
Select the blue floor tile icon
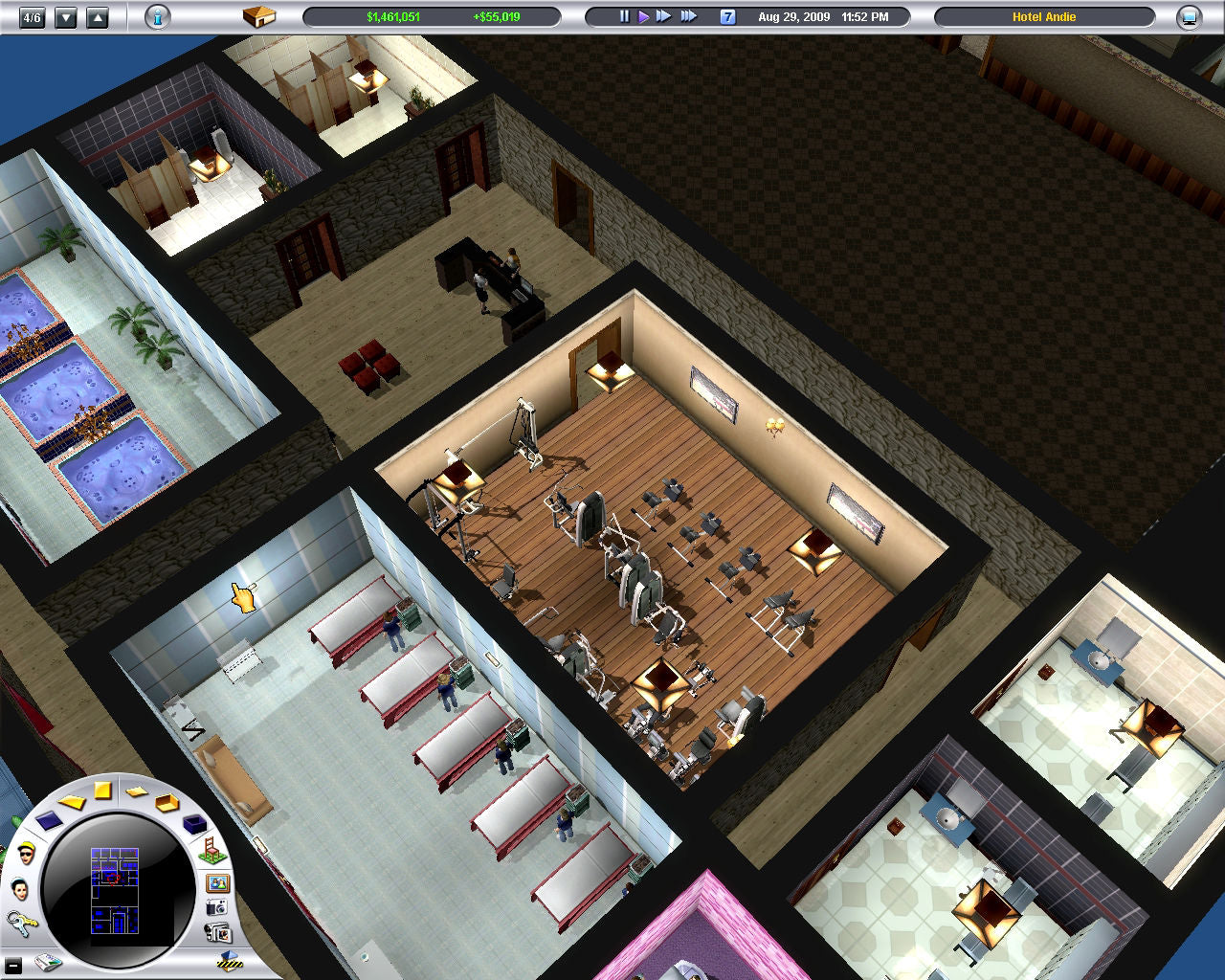coord(49,823)
